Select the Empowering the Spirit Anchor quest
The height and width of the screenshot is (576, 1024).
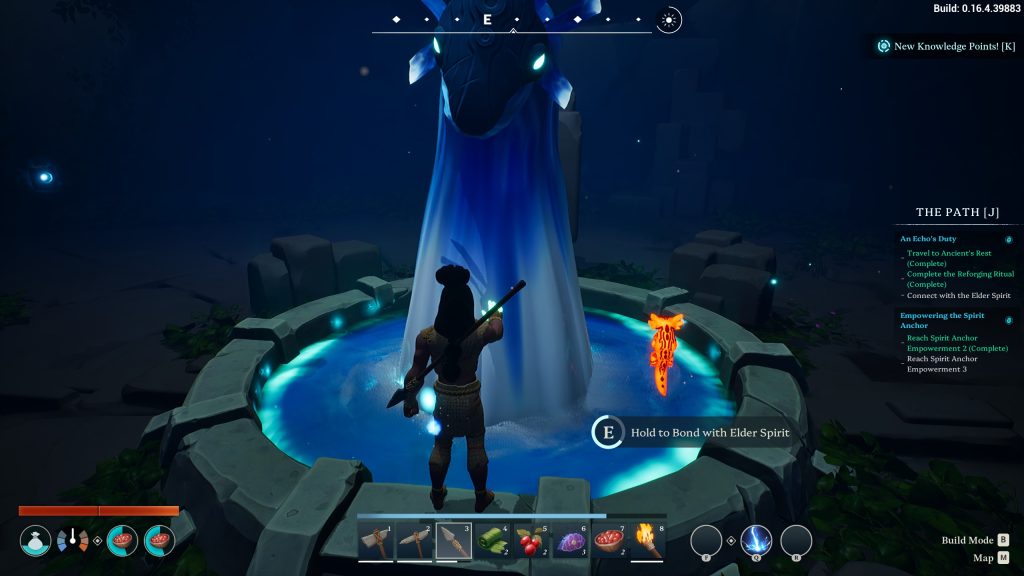click(941, 320)
